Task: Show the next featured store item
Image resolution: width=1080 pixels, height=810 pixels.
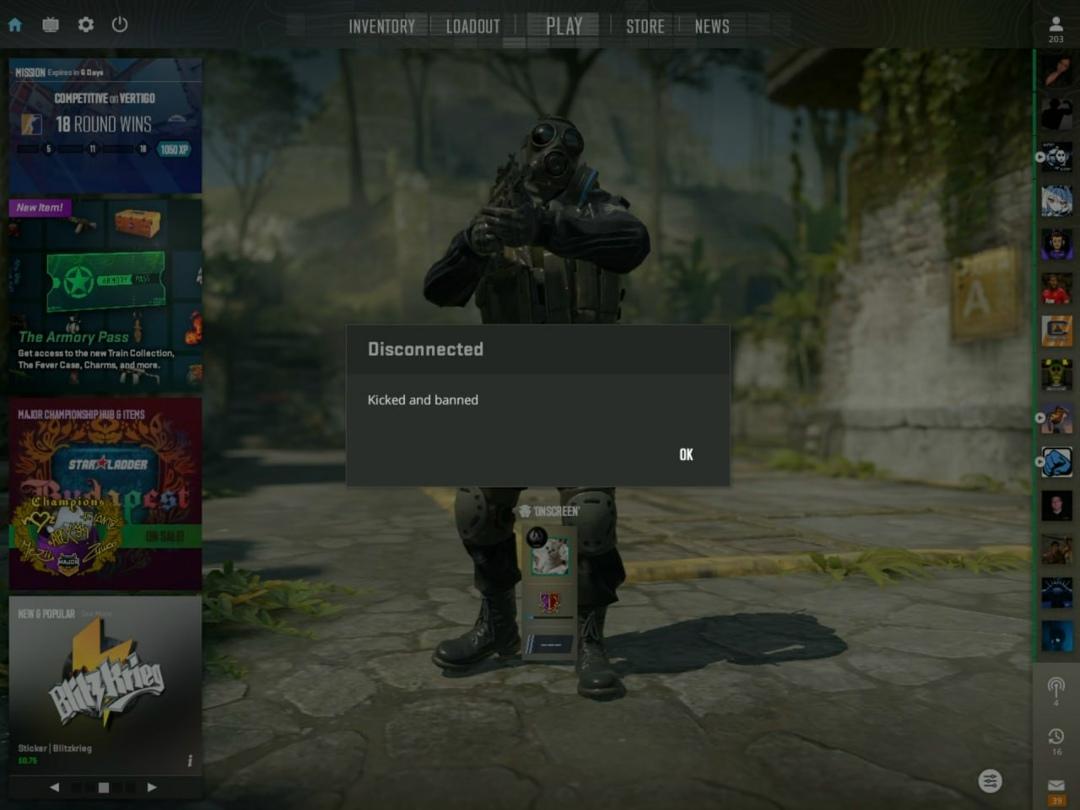Action: tap(152, 788)
